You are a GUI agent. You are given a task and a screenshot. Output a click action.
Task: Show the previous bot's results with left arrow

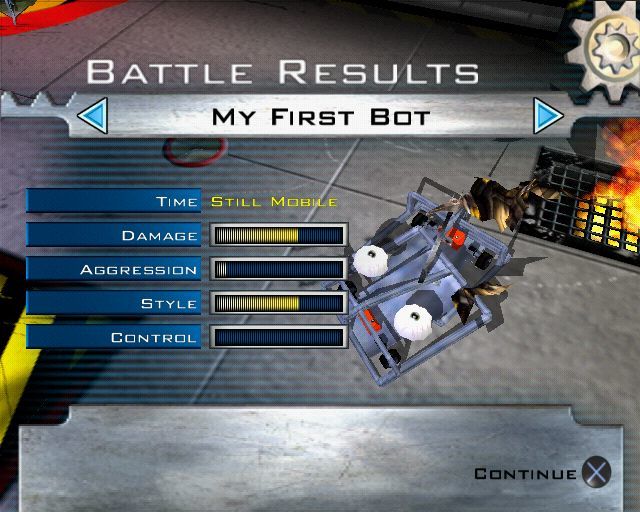[92, 117]
